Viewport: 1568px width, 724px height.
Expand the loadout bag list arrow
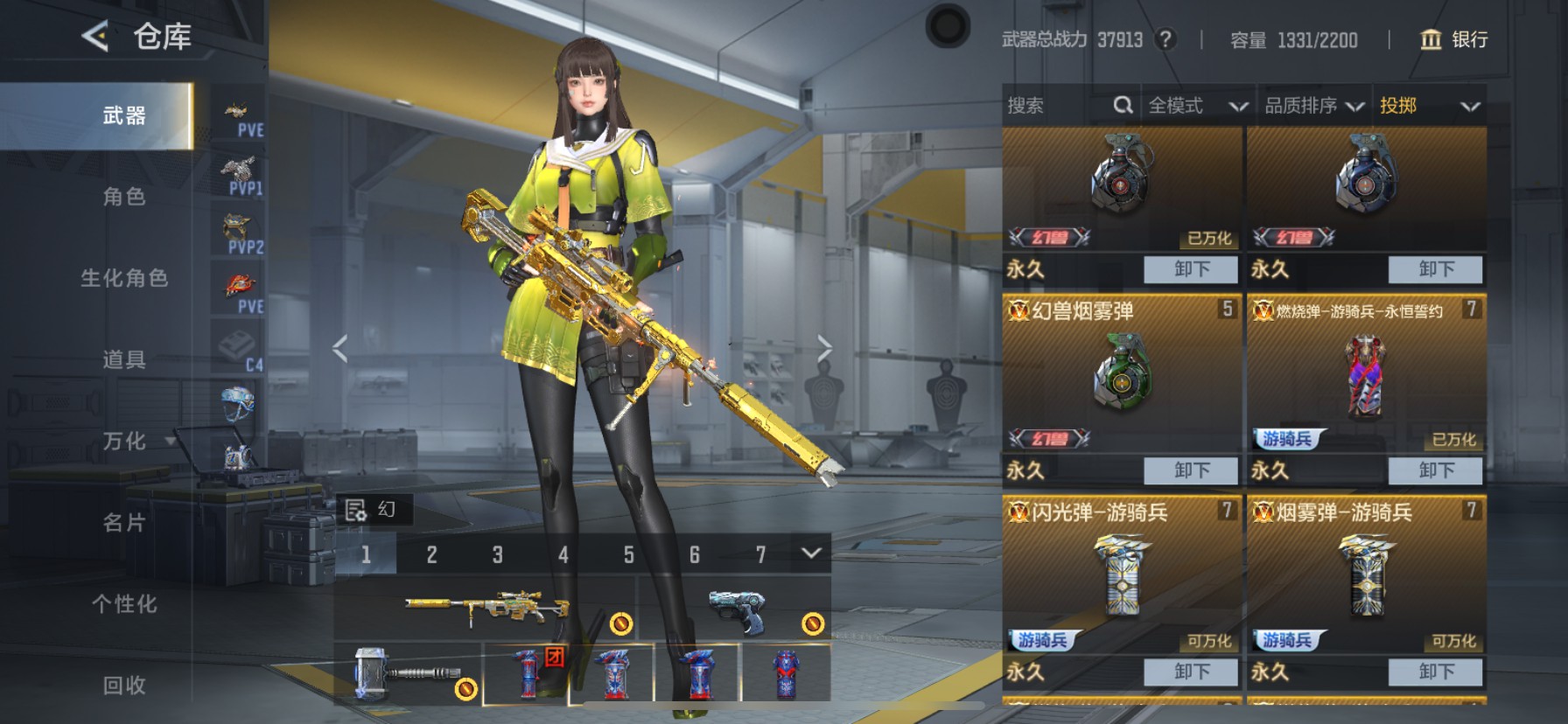click(811, 553)
